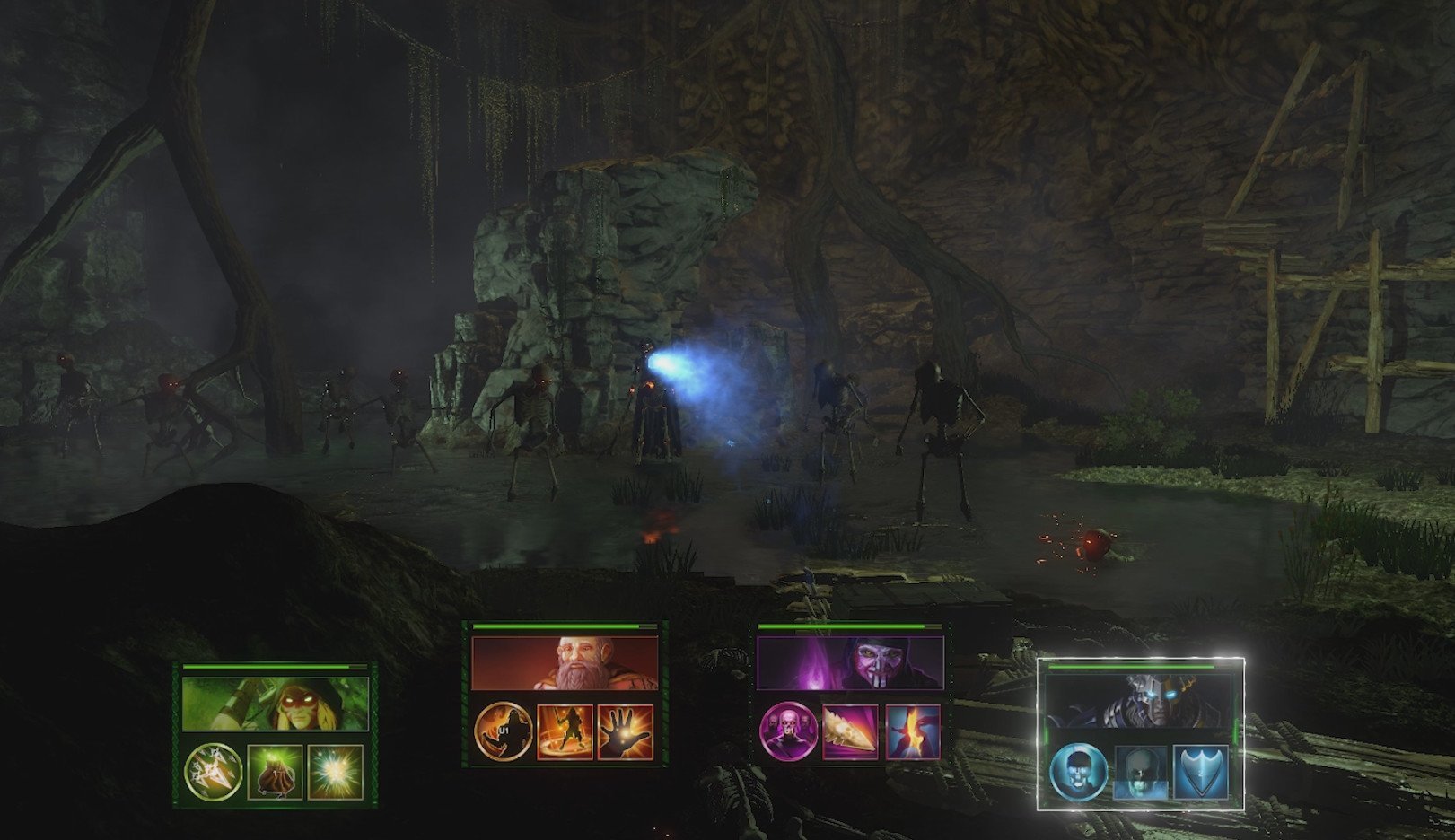Select the bearded dwarf hero portrait
This screenshot has height=840, width=1455.
click(565, 664)
